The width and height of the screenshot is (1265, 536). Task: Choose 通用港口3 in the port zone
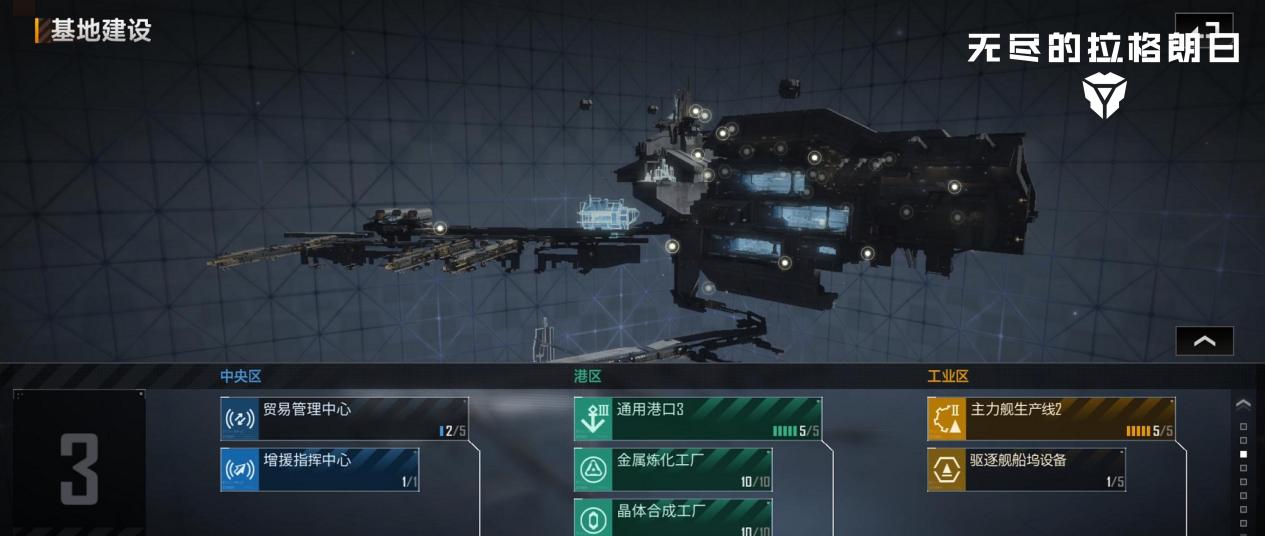point(697,419)
